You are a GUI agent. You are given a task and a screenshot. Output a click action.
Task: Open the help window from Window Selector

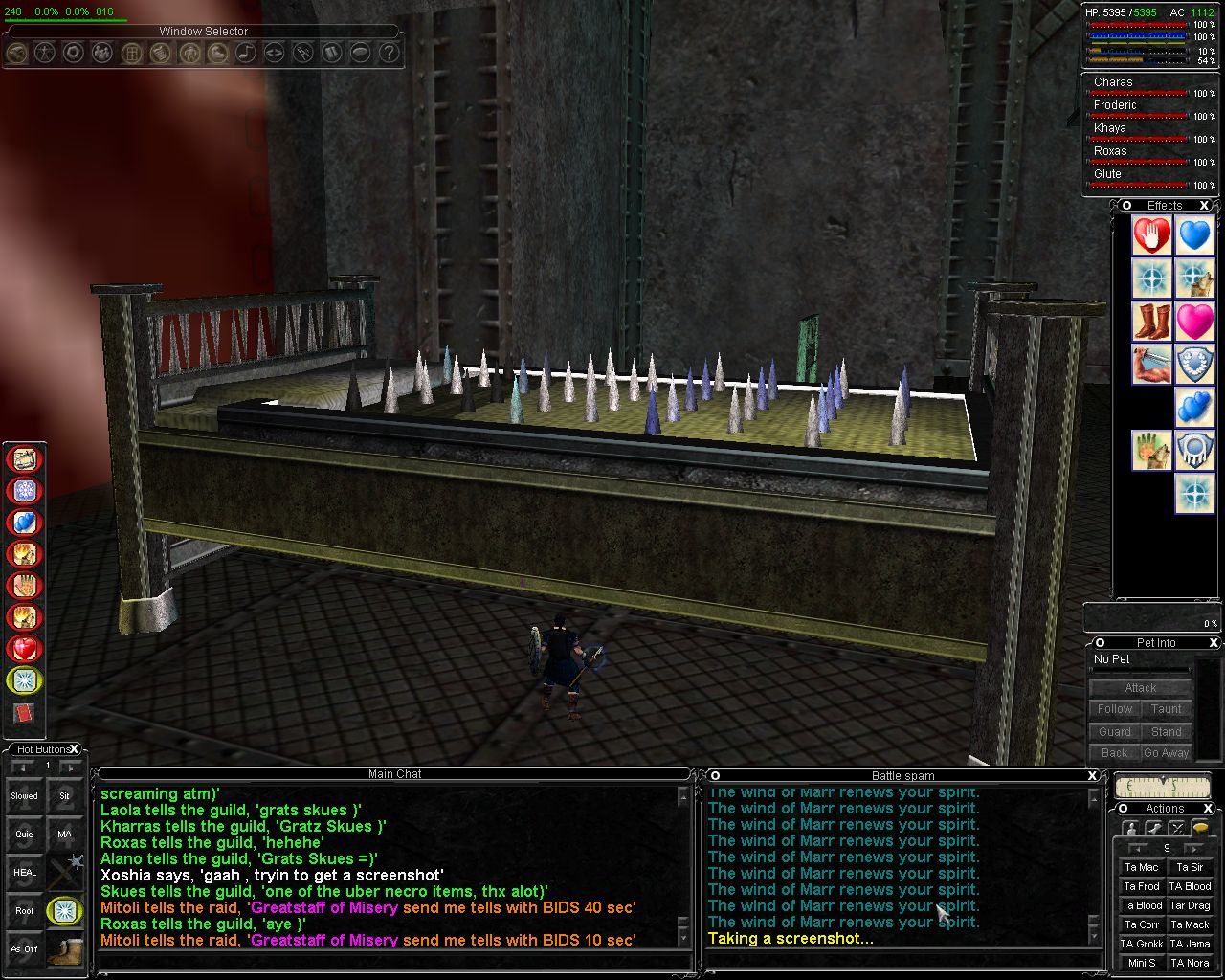[389, 54]
